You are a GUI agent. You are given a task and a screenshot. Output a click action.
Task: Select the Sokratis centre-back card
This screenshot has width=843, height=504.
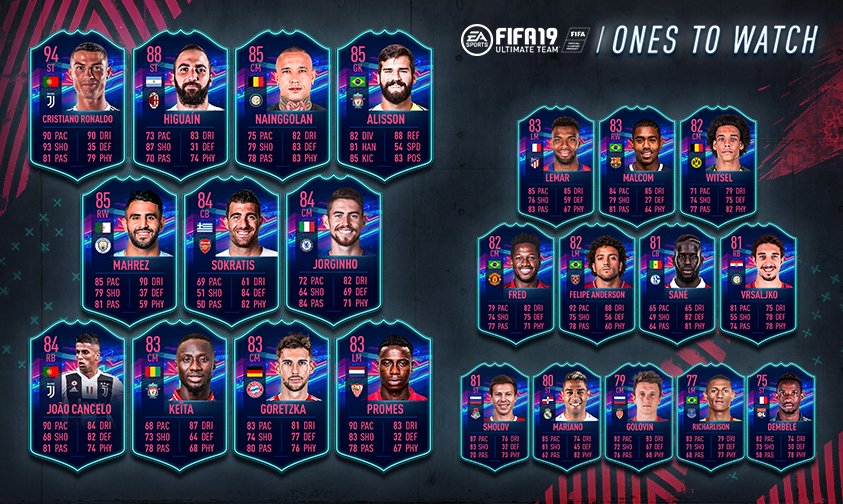click(231, 250)
